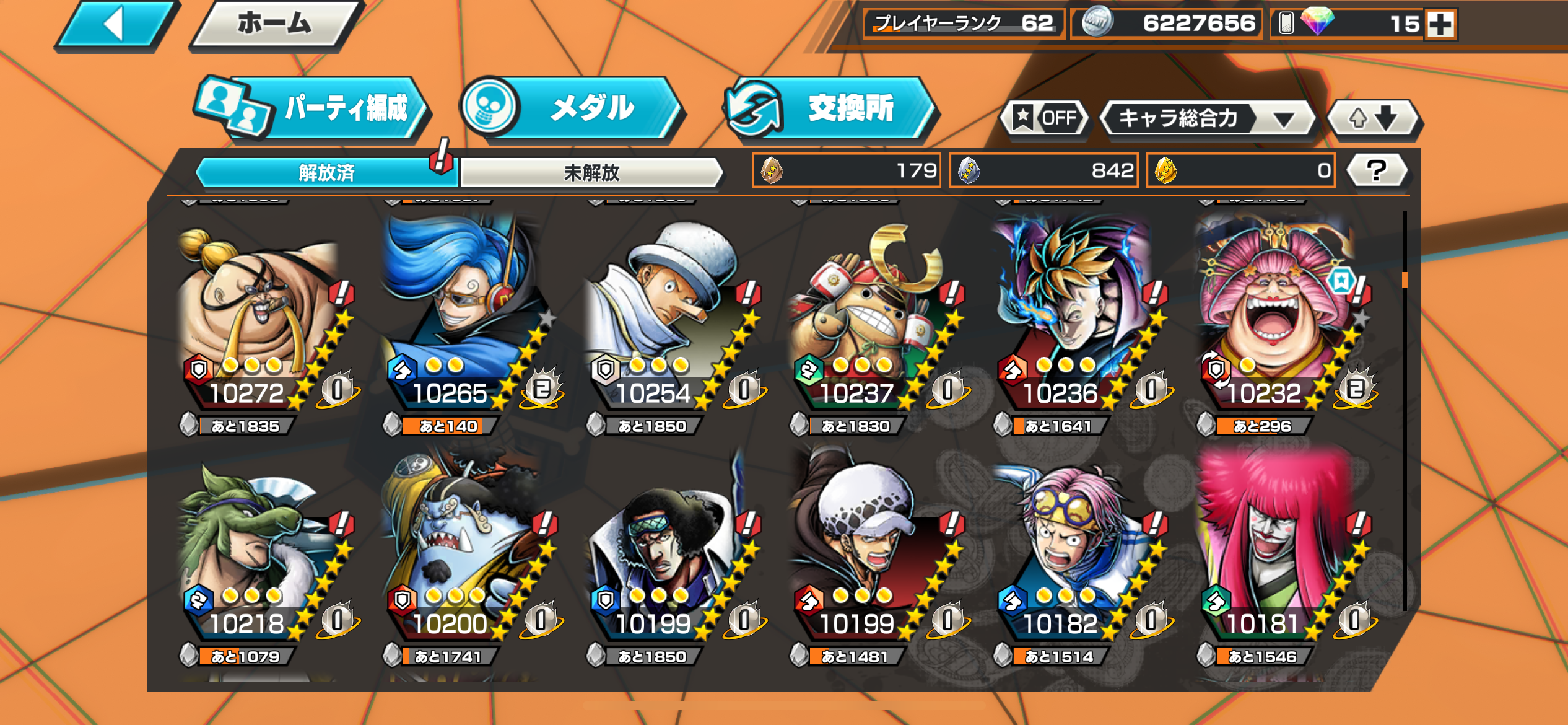The image size is (1568, 725).
Task: Open the キャラ総合力 sort dropdown
Action: (1206, 118)
